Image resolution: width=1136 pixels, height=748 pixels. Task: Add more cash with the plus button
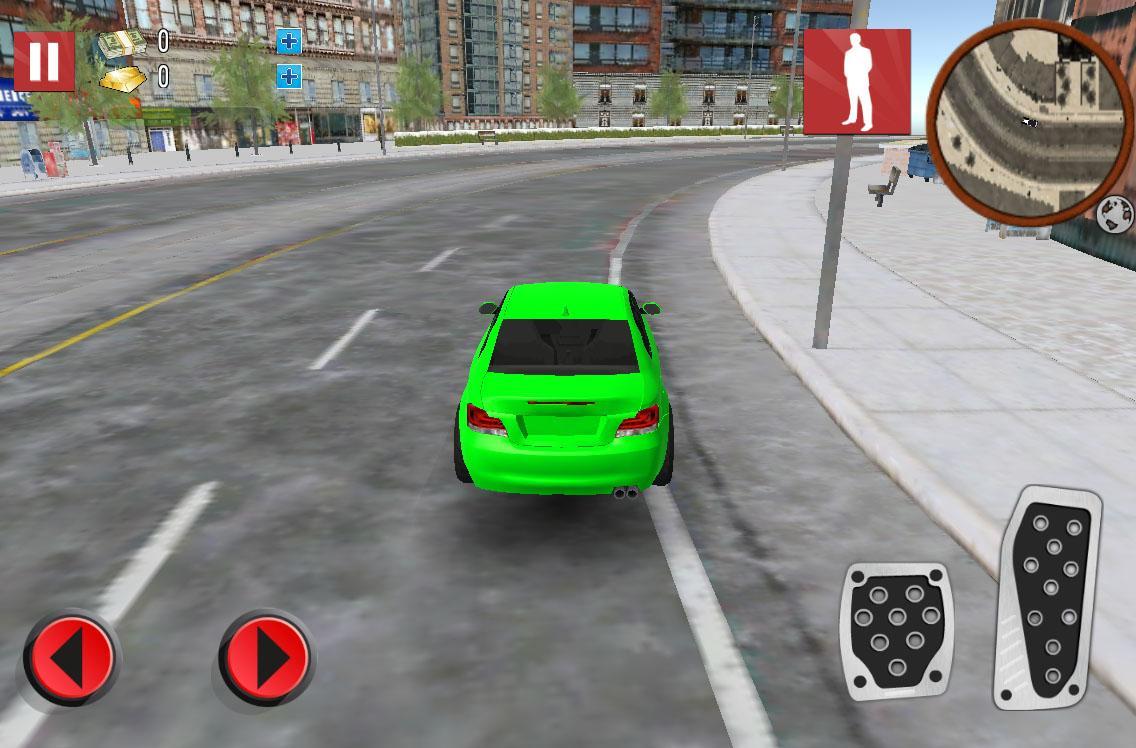pos(289,42)
